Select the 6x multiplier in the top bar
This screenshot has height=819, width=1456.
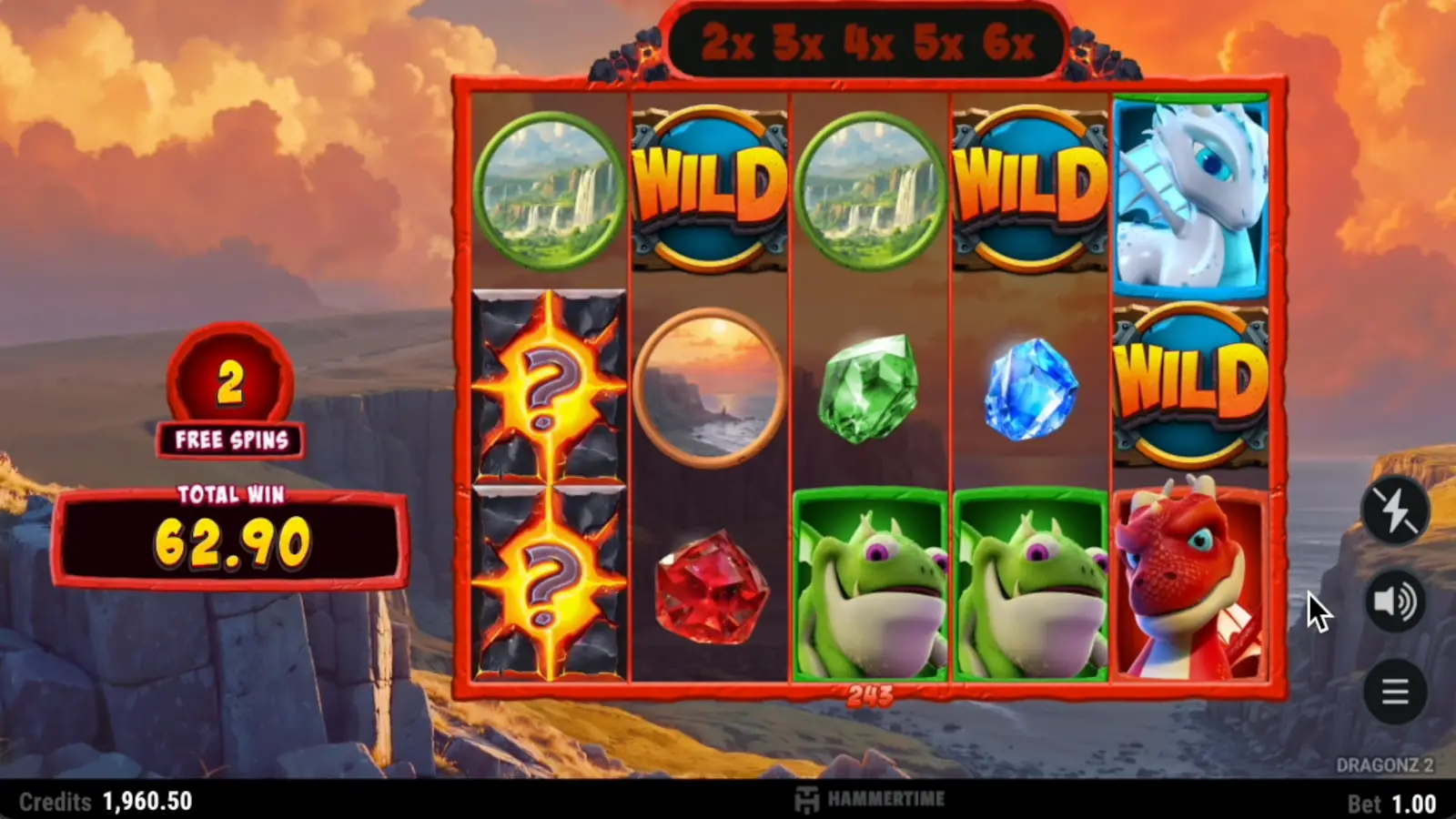1009,40
